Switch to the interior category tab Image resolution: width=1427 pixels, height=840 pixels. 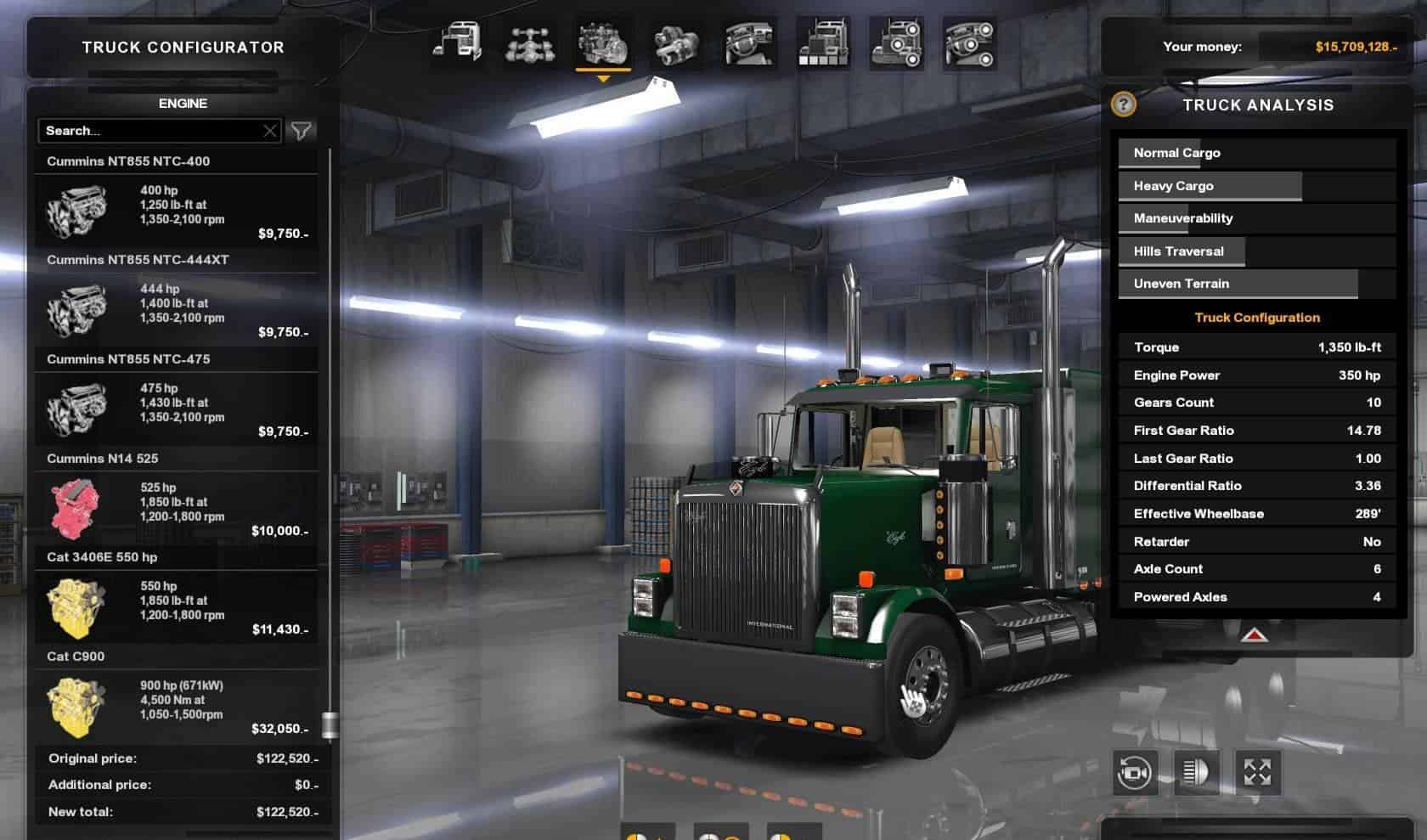(749, 43)
